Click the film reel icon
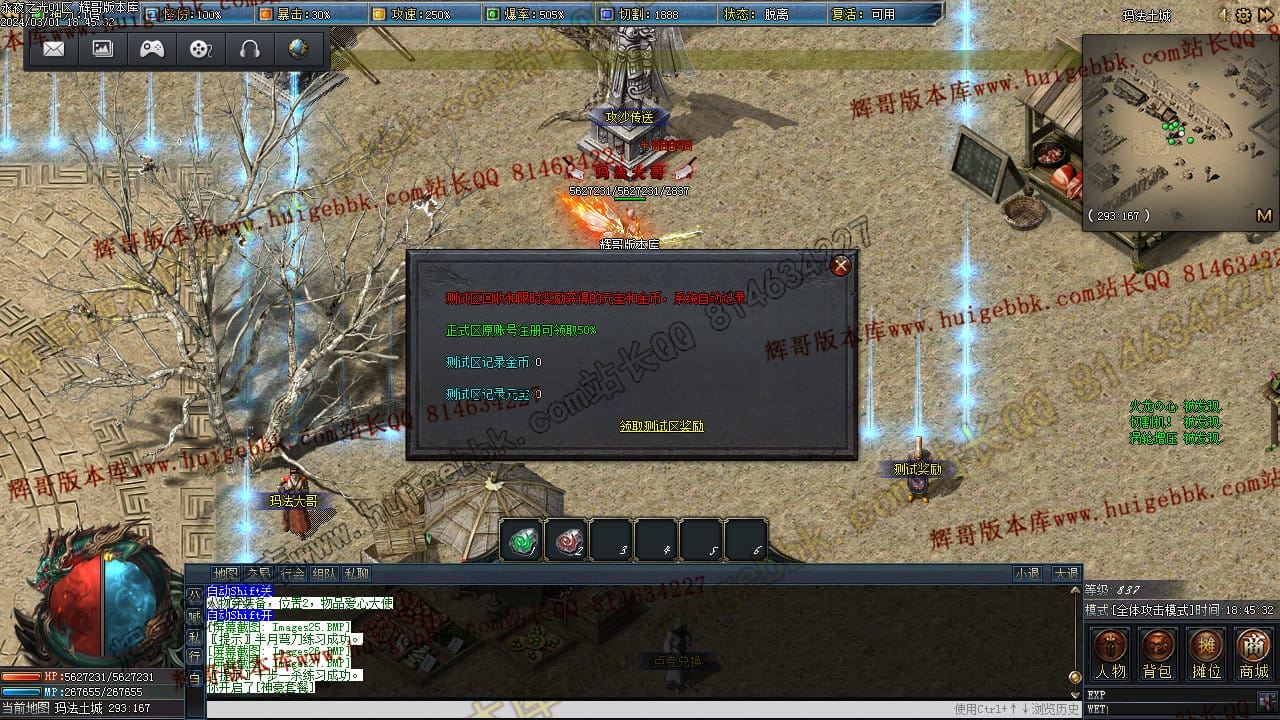Screen dimensions: 1280x720 [201, 49]
